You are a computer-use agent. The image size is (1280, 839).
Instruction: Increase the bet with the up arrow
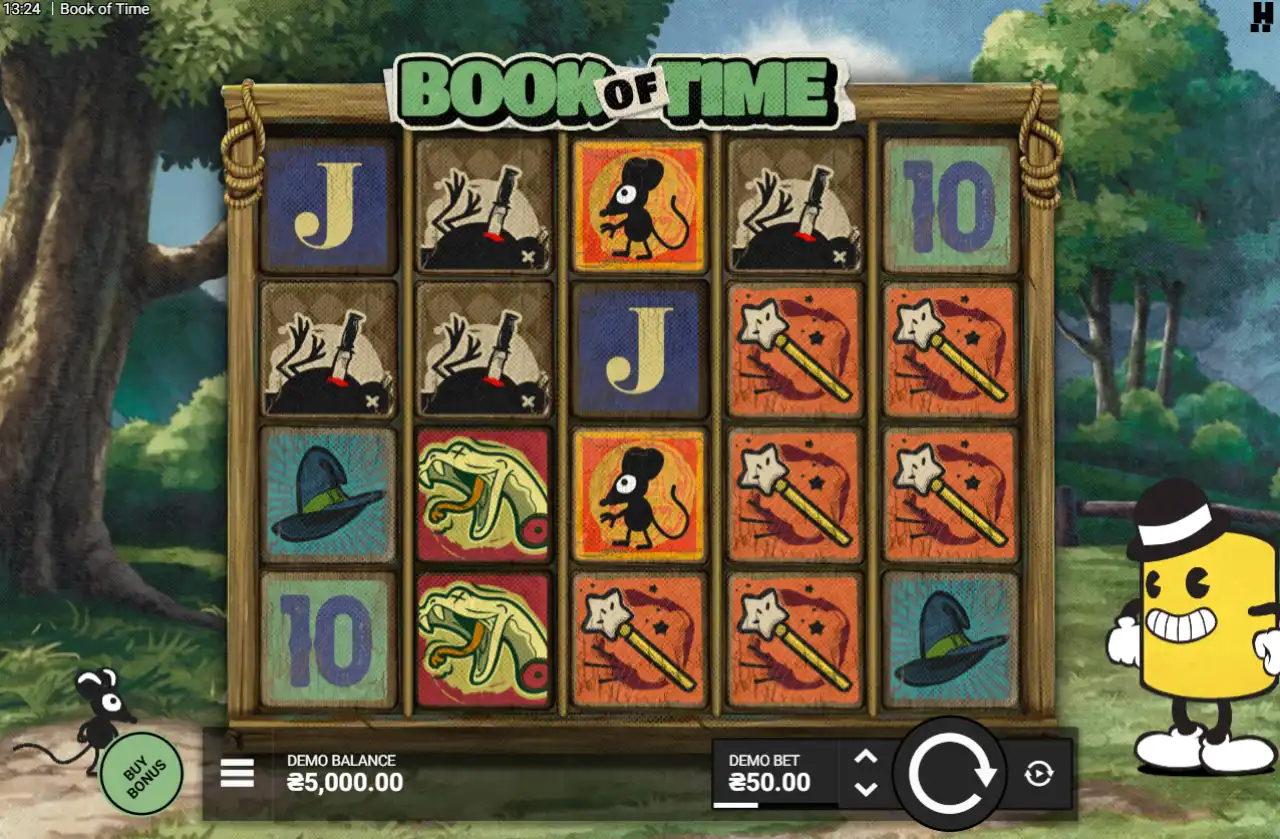[x=866, y=758]
